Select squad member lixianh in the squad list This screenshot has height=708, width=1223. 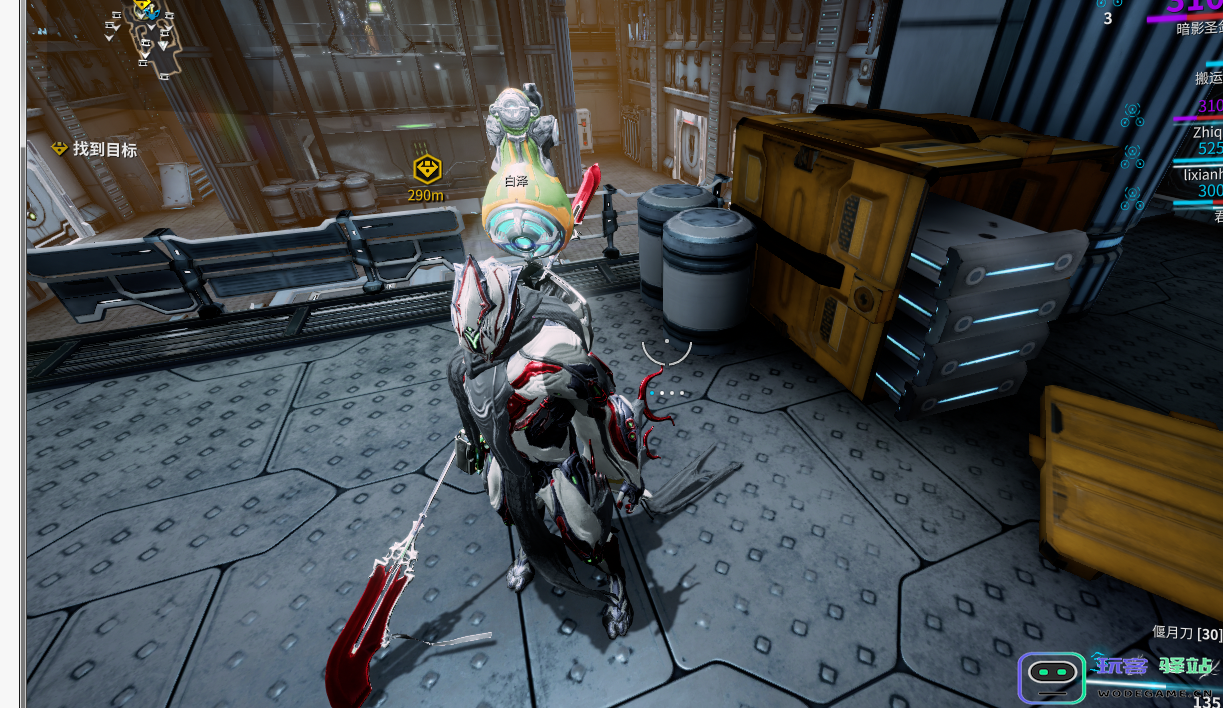(x=1203, y=173)
